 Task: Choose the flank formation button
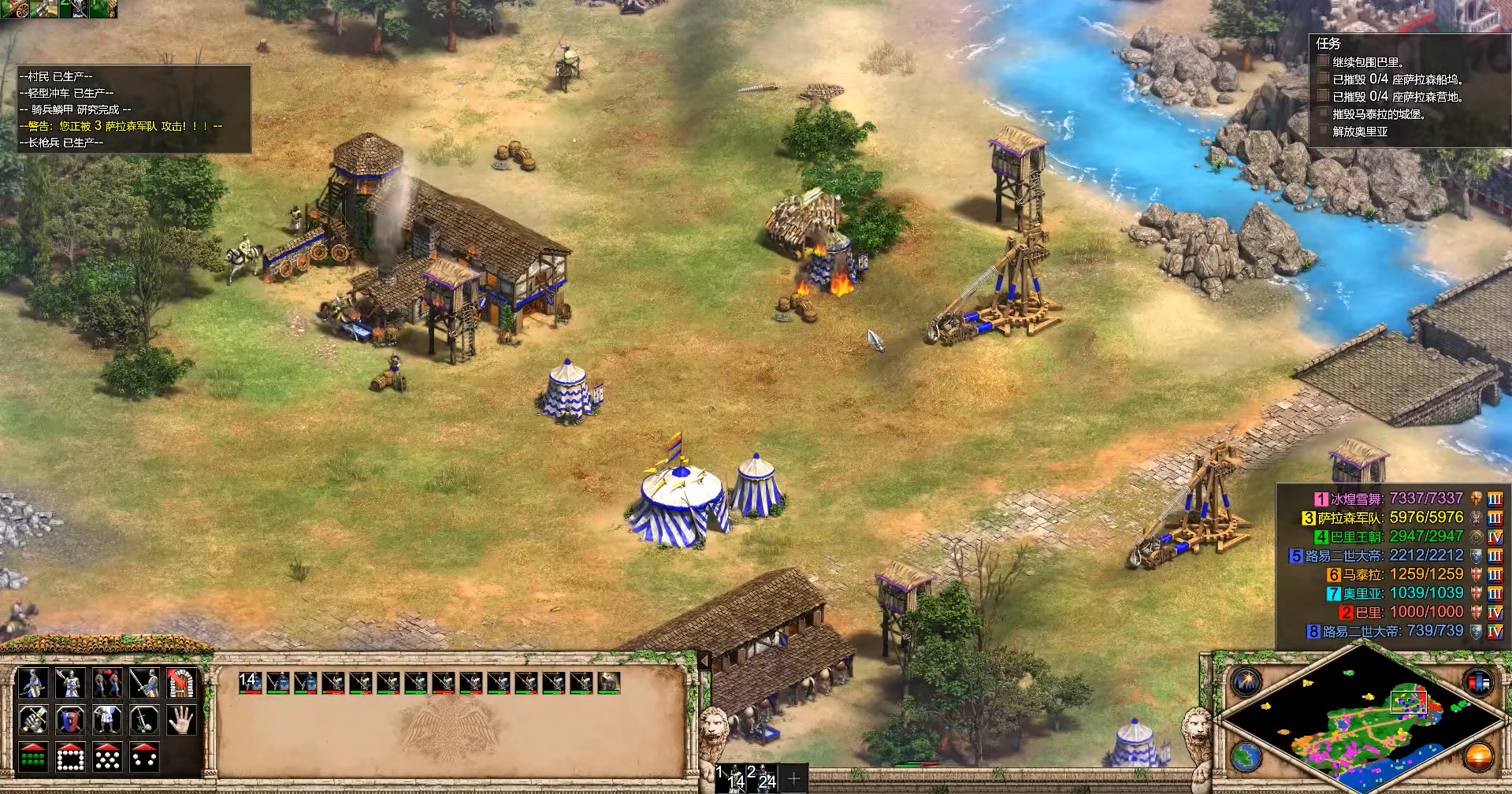(x=143, y=757)
